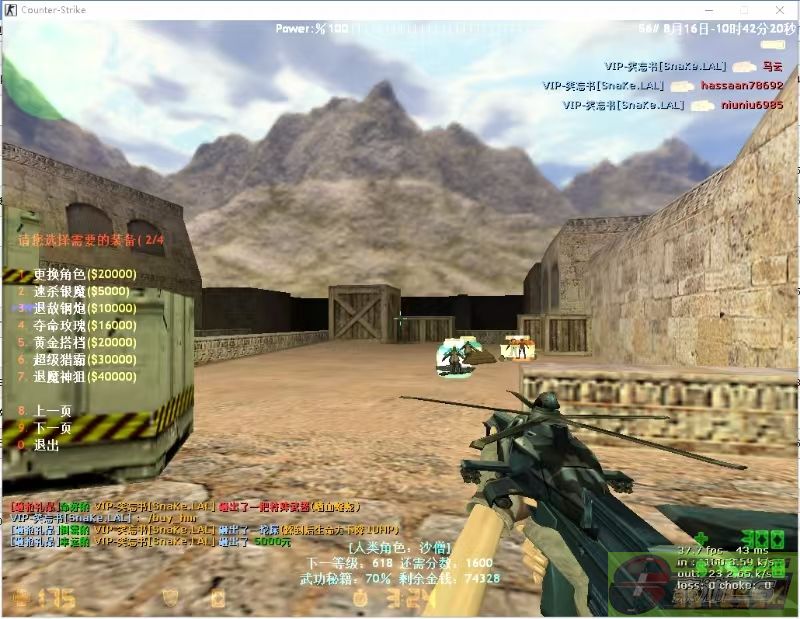Exit the equipment menu via 退出
800x619 pixels.
pos(46,445)
